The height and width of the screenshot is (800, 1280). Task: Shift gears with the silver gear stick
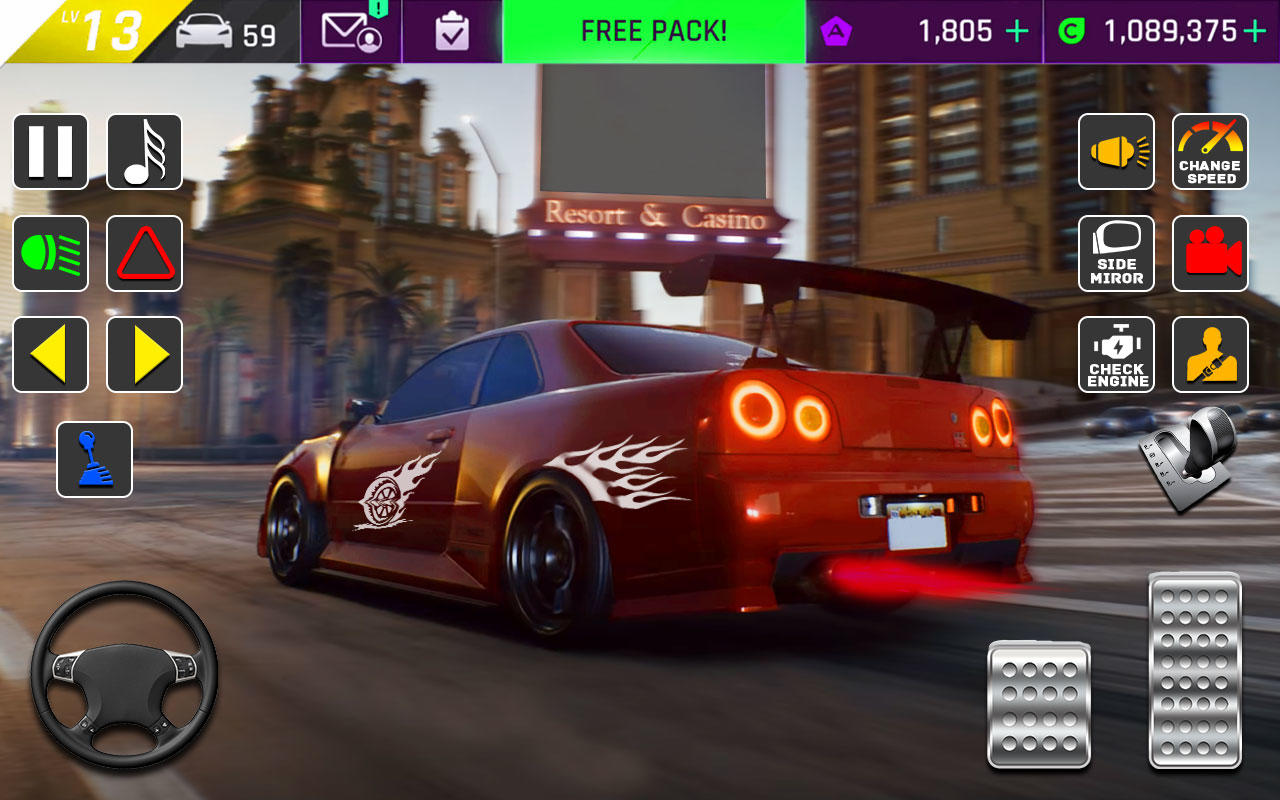(1188, 460)
